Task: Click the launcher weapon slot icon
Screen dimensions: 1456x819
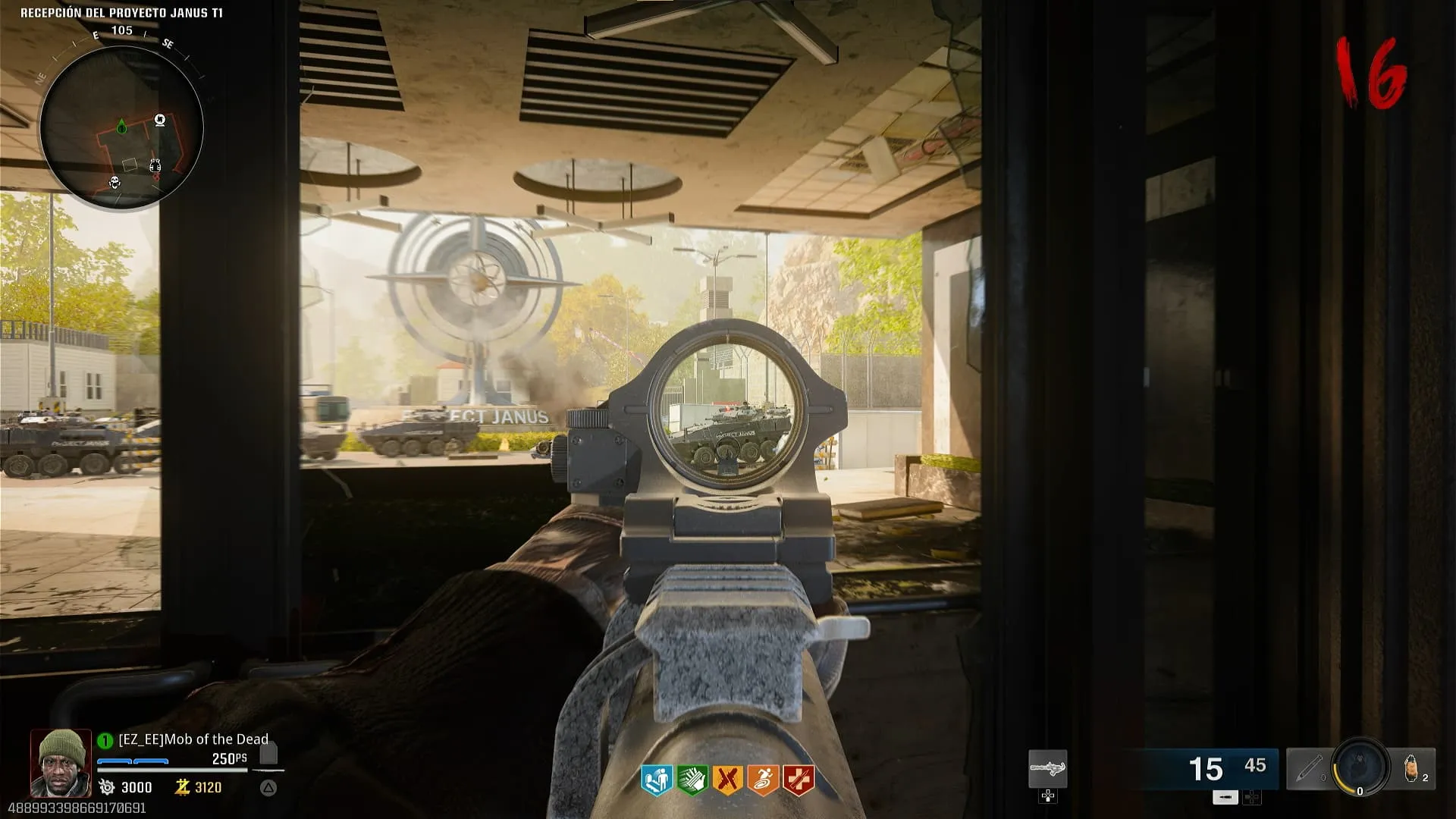Action: (x=1047, y=769)
